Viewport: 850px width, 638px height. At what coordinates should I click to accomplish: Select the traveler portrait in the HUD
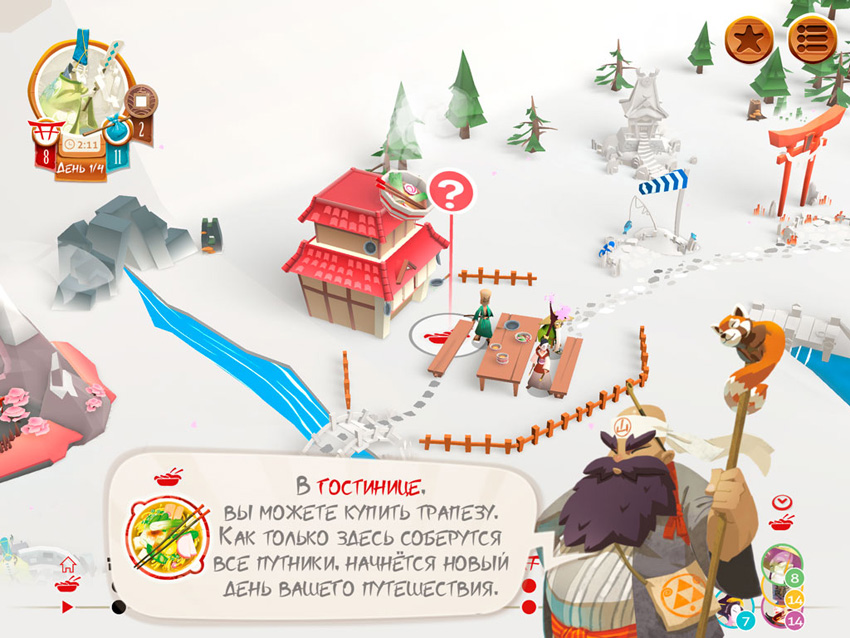click(x=82, y=85)
